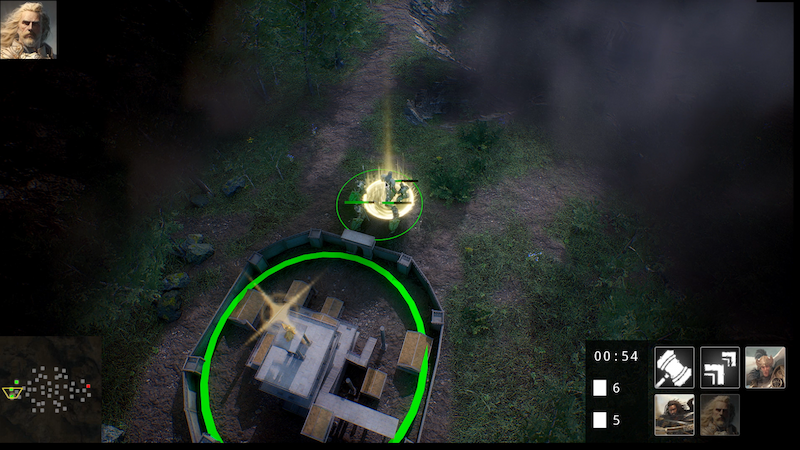Choose the winged-helmet warrior portrait
Viewport: 800px width, 450px height.
[765, 368]
